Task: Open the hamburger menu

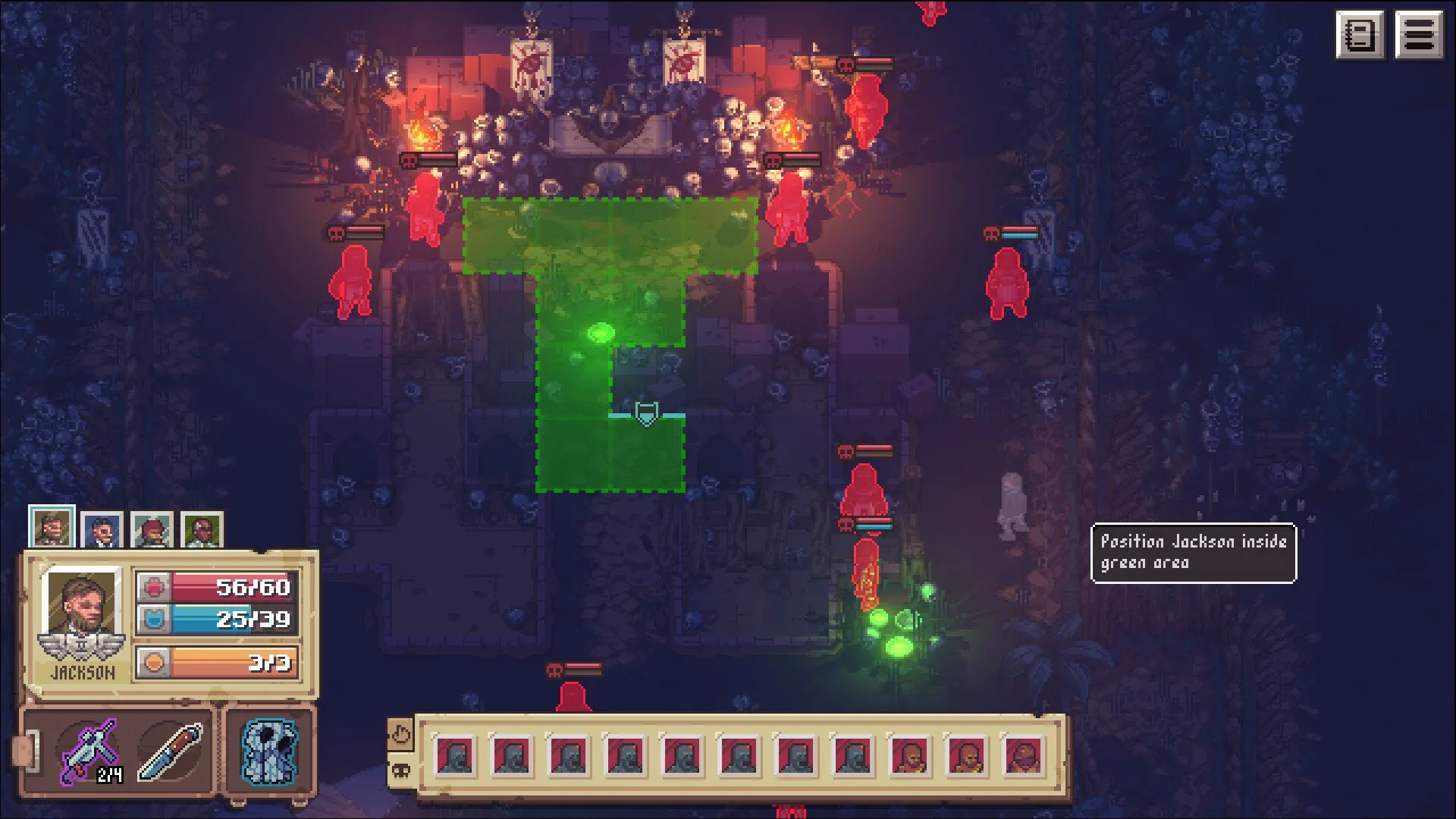Action: coord(1420,35)
